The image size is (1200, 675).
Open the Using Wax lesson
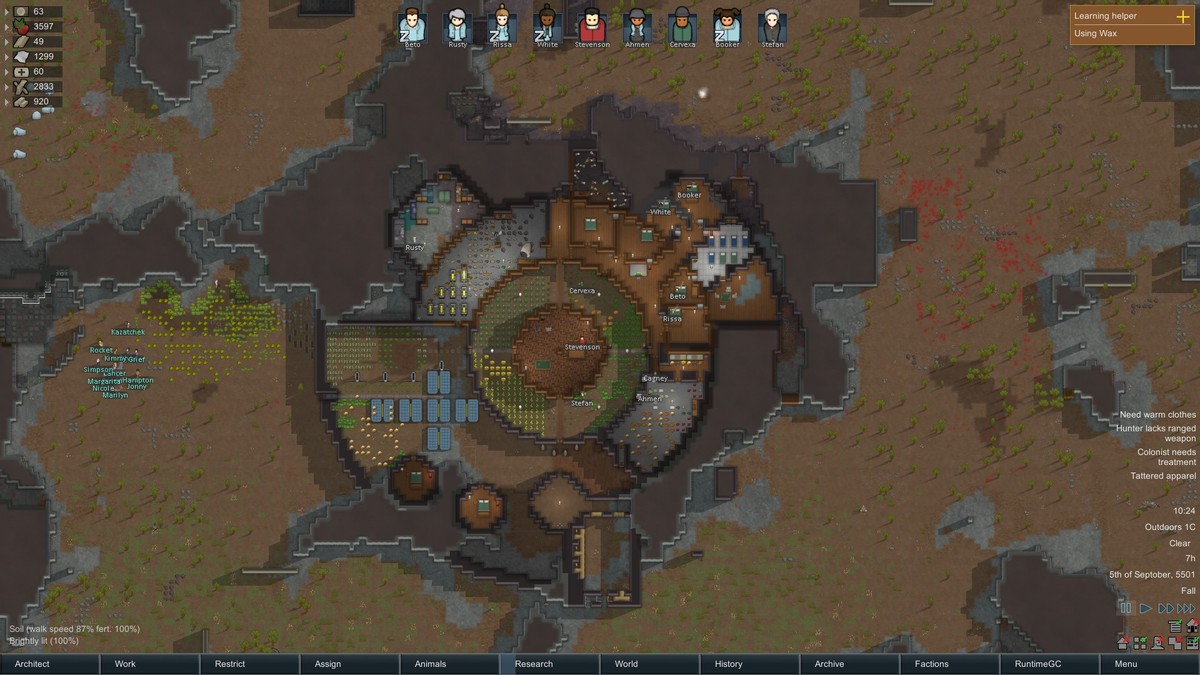(1096, 33)
